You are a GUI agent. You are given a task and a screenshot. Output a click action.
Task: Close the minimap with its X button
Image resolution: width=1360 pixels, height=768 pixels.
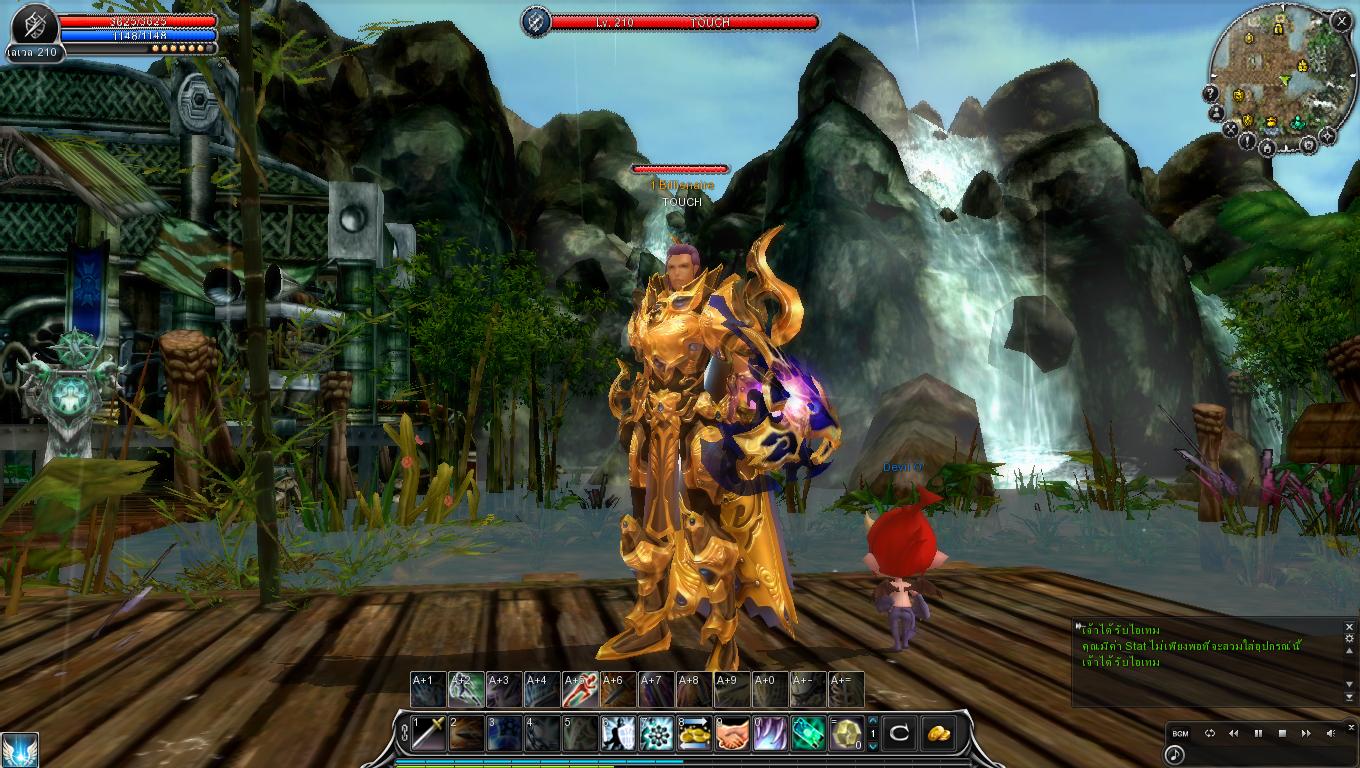click(x=1341, y=20)
